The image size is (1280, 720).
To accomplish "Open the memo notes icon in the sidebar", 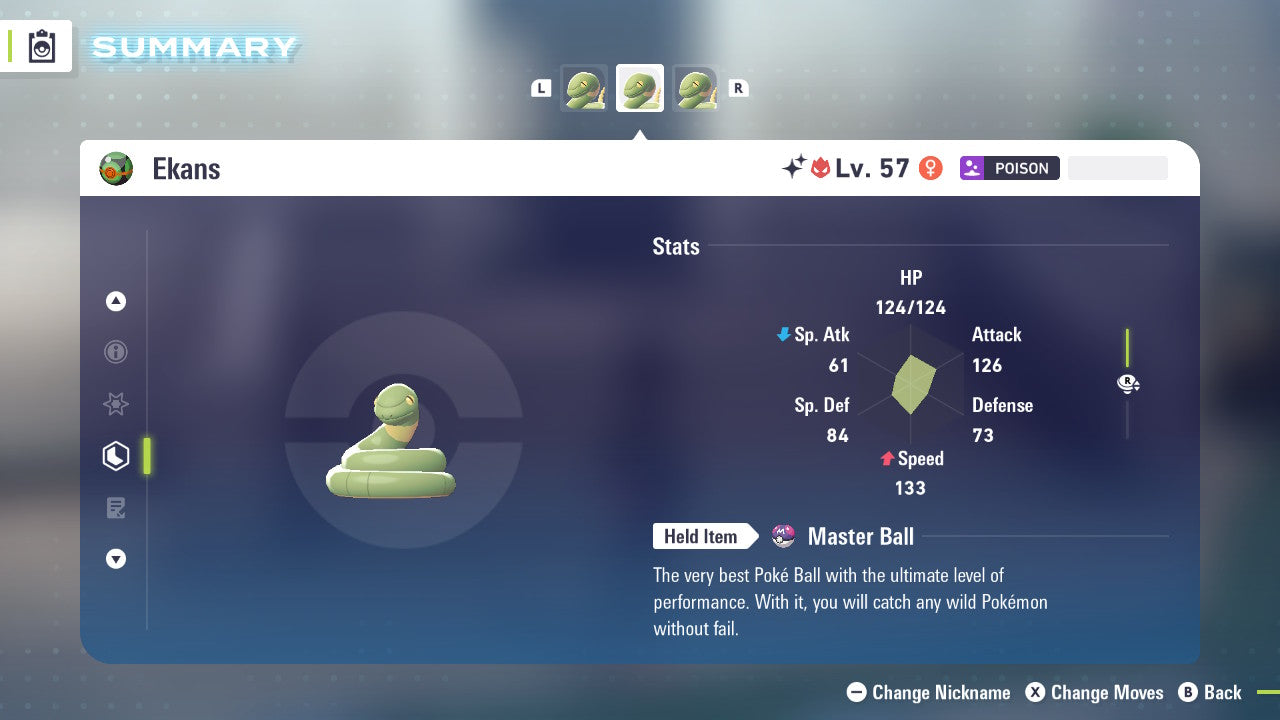I will pyautogui.click(x=116, y=508).
